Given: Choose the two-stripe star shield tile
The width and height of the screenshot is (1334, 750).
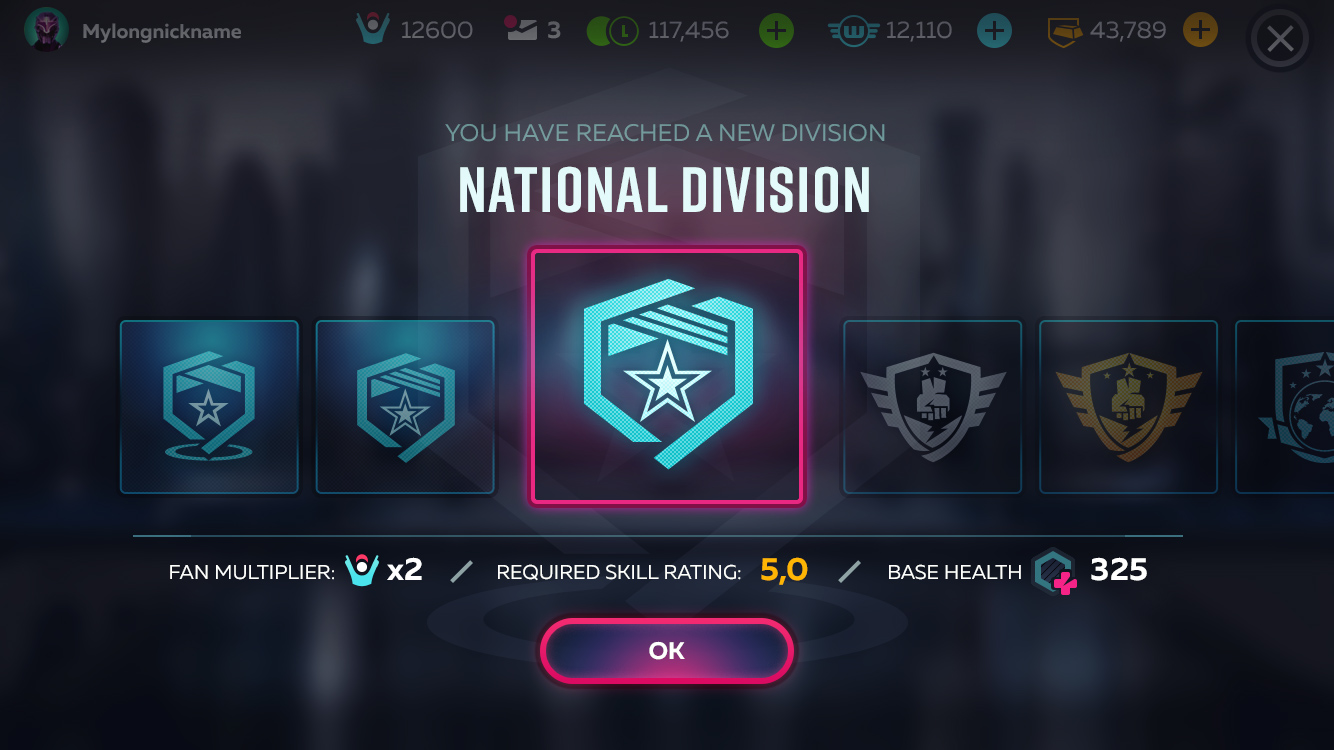Looking at the screenshot, I should [x=405, y=407].
